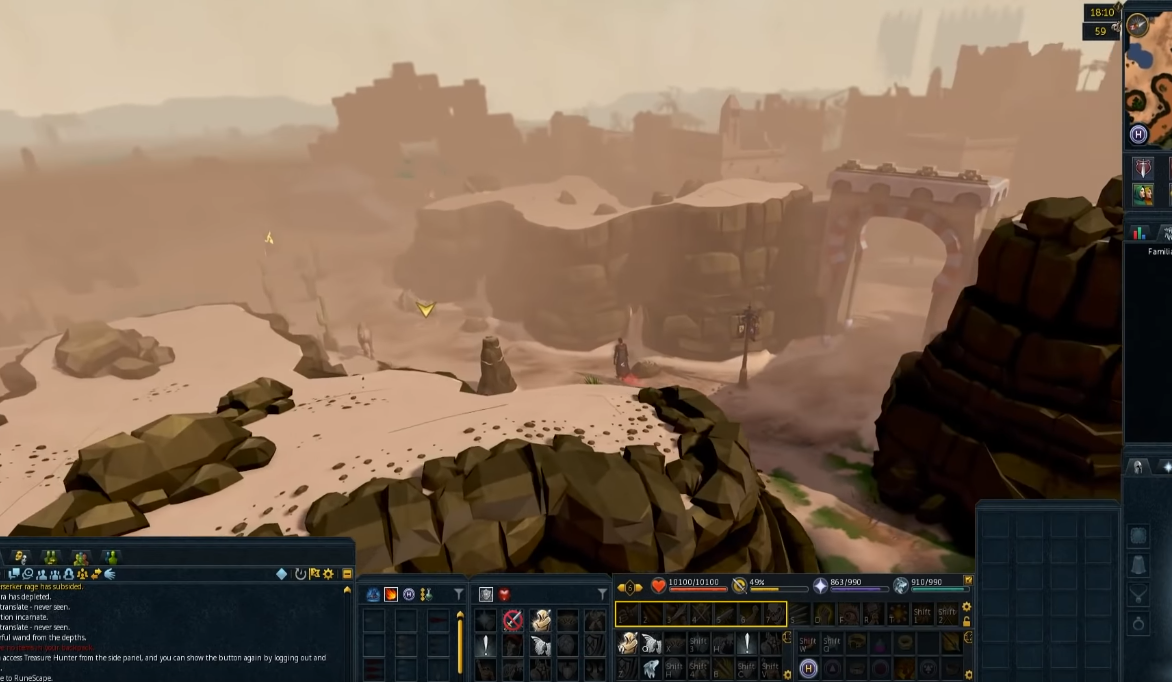Toggle the ability book filter funnel

coord(458,594)
